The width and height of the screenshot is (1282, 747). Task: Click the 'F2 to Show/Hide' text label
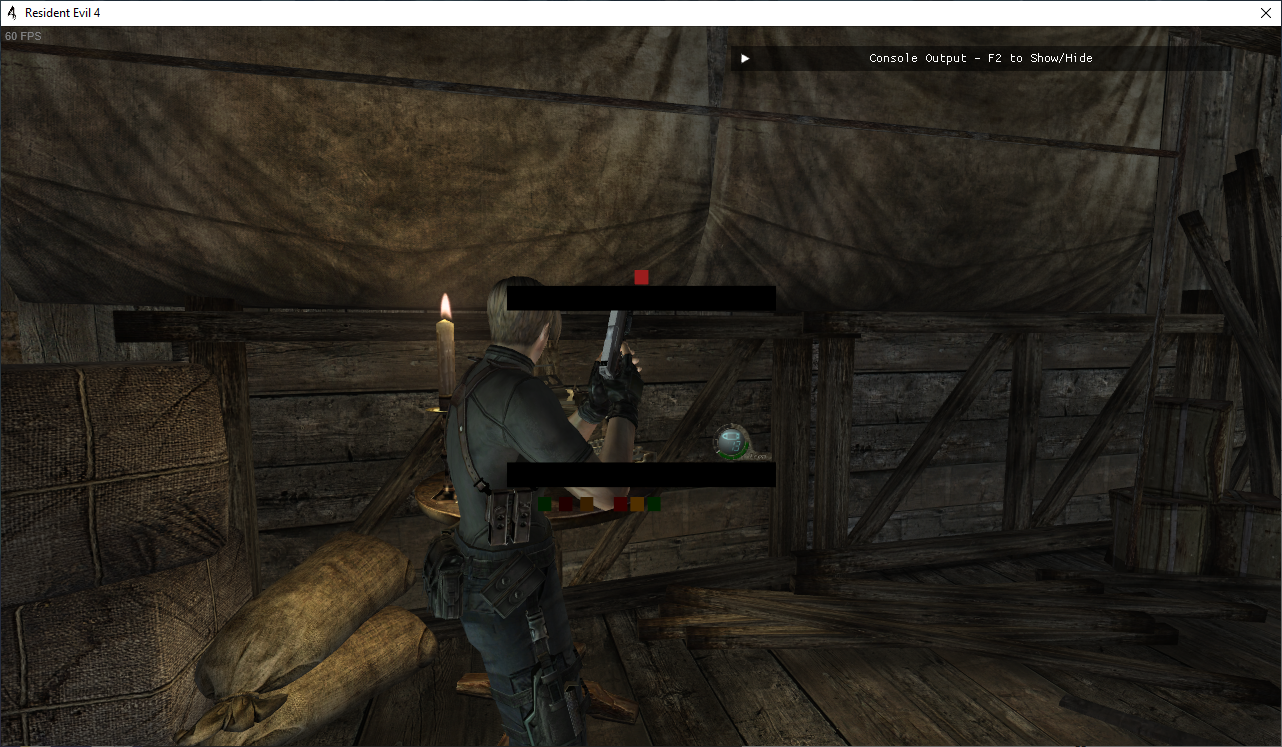pyautogui.click(x=1040, y=58)
